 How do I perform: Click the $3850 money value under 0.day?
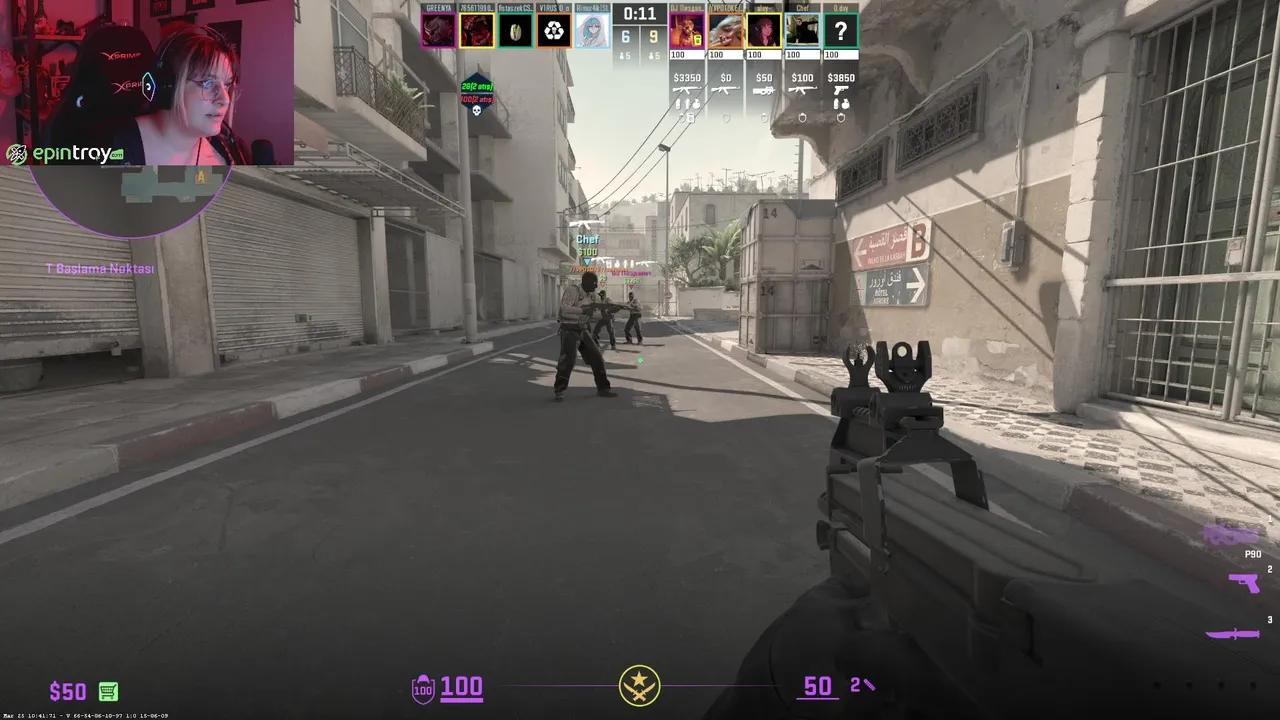(840, 77)
